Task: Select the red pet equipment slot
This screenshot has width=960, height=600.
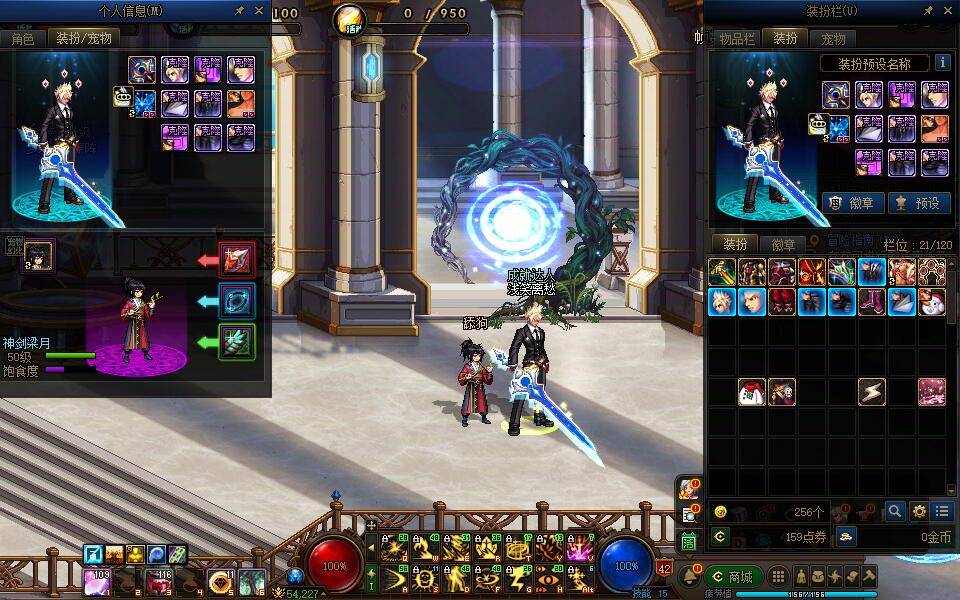Action: click(237, 260)
